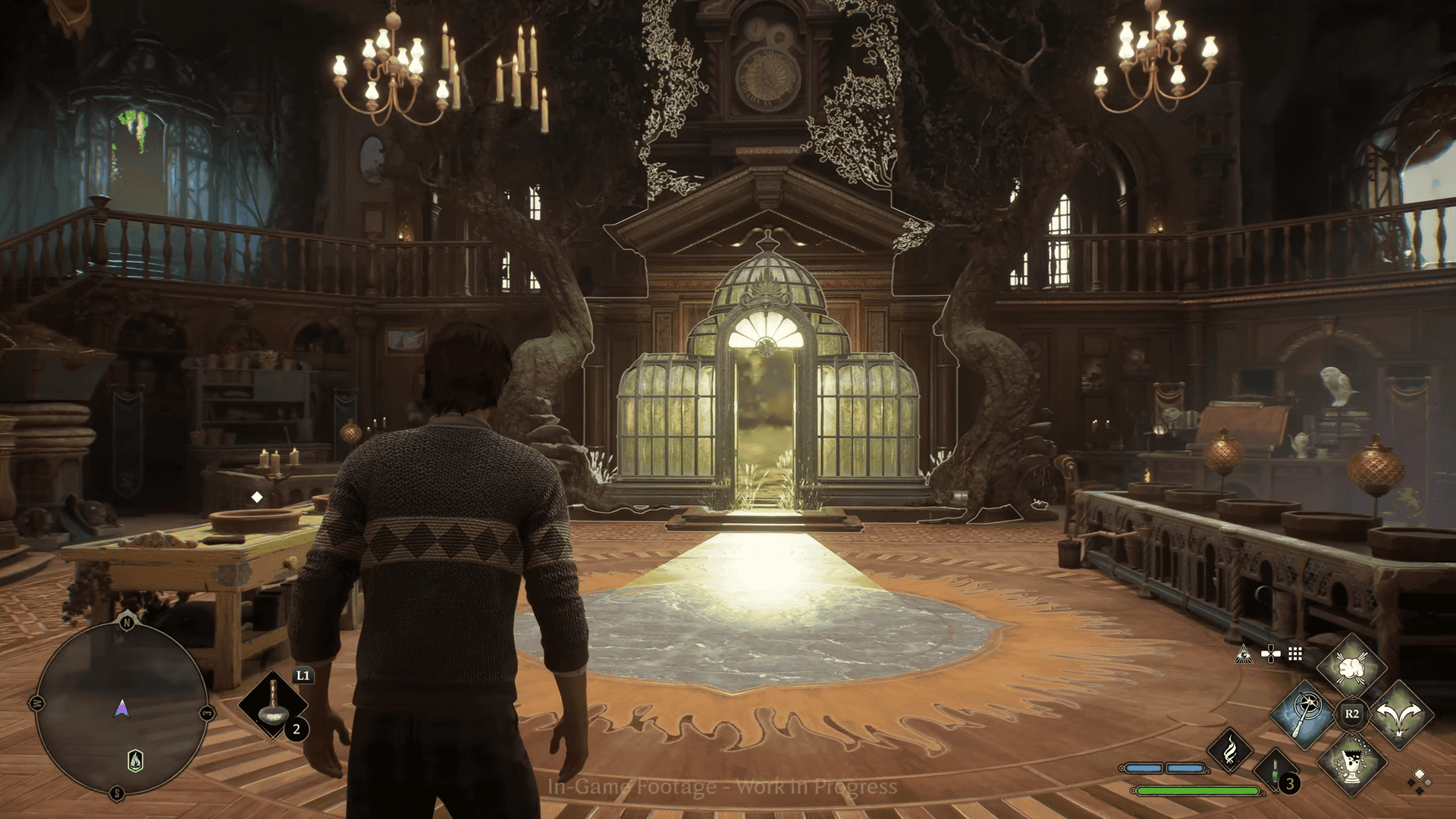Click the eye-in-triangle Revelio icon
Screen dimensions: 1456x819
coord(1244,654)
